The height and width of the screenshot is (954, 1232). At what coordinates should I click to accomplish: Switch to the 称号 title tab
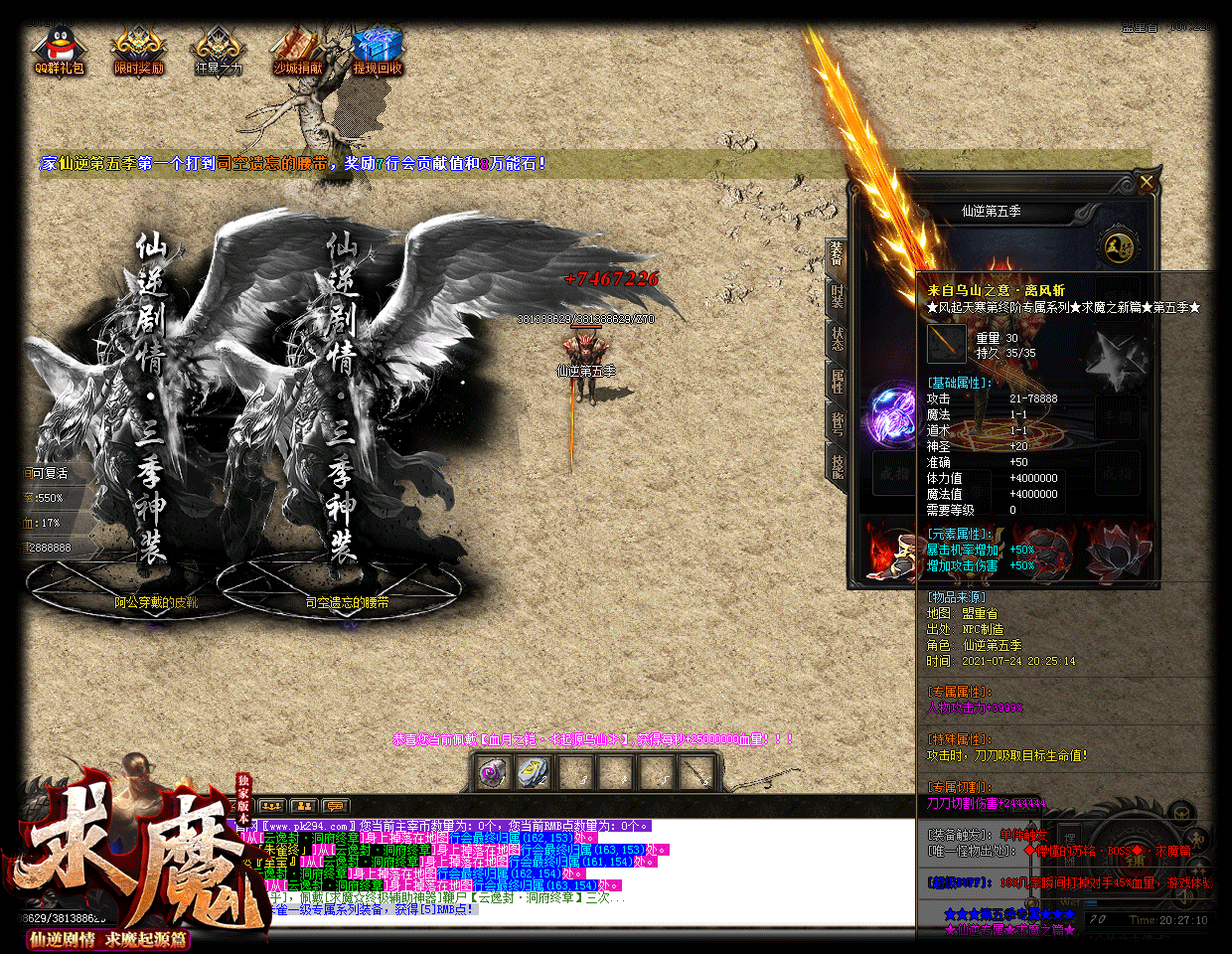837,423
